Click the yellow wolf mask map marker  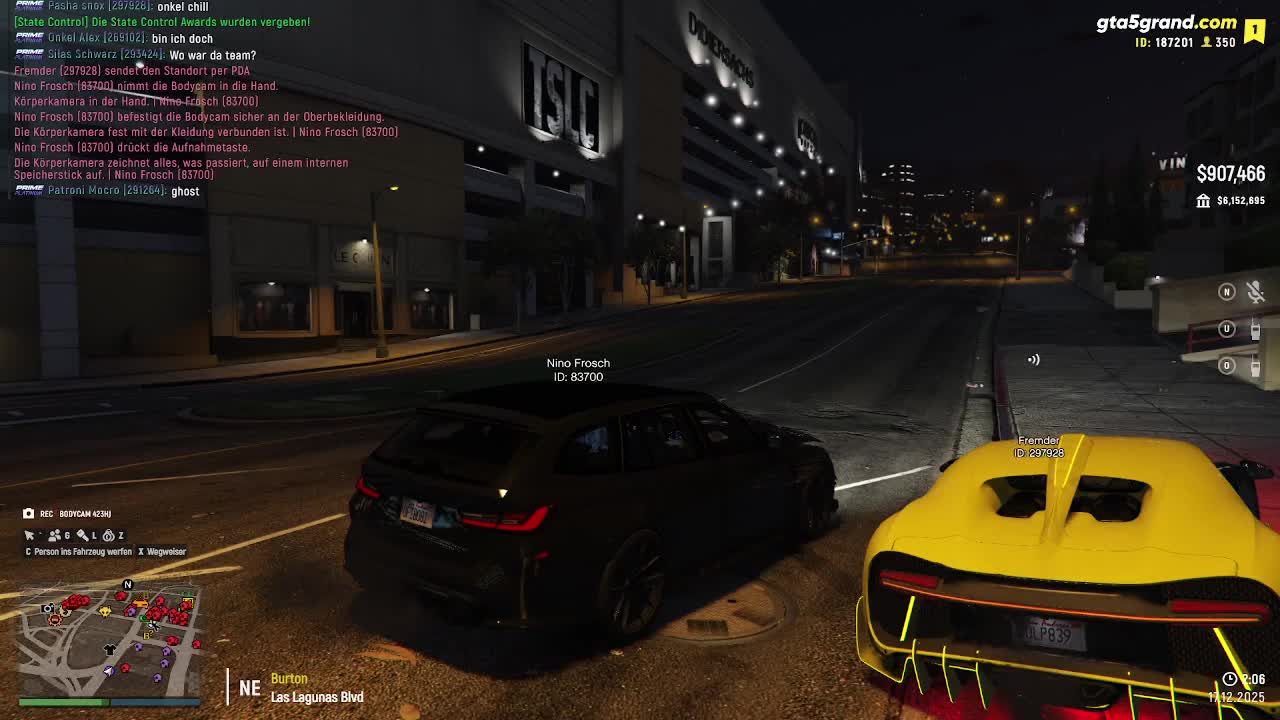point(104,611)
